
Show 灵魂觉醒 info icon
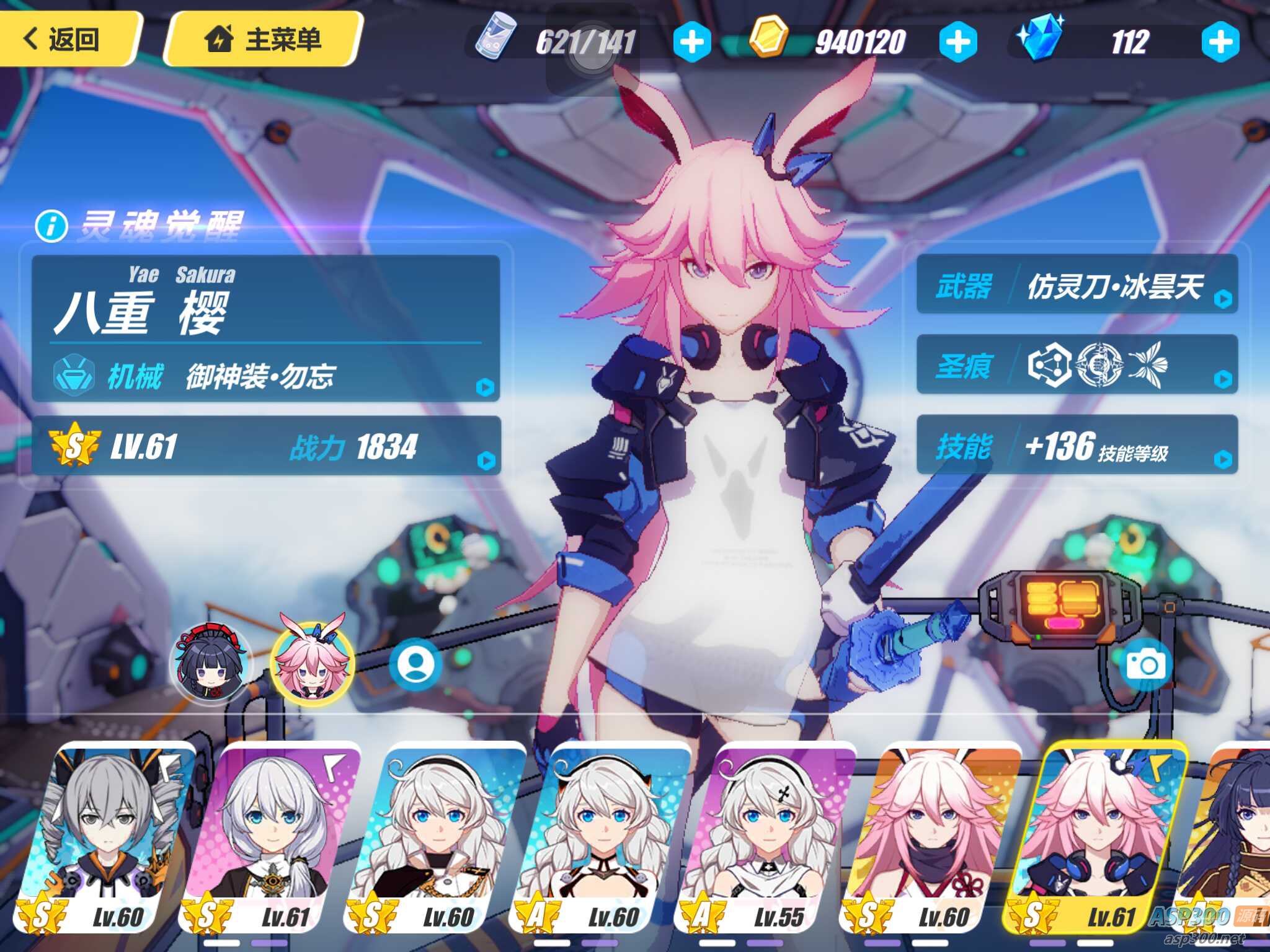[x=51, y=226]
